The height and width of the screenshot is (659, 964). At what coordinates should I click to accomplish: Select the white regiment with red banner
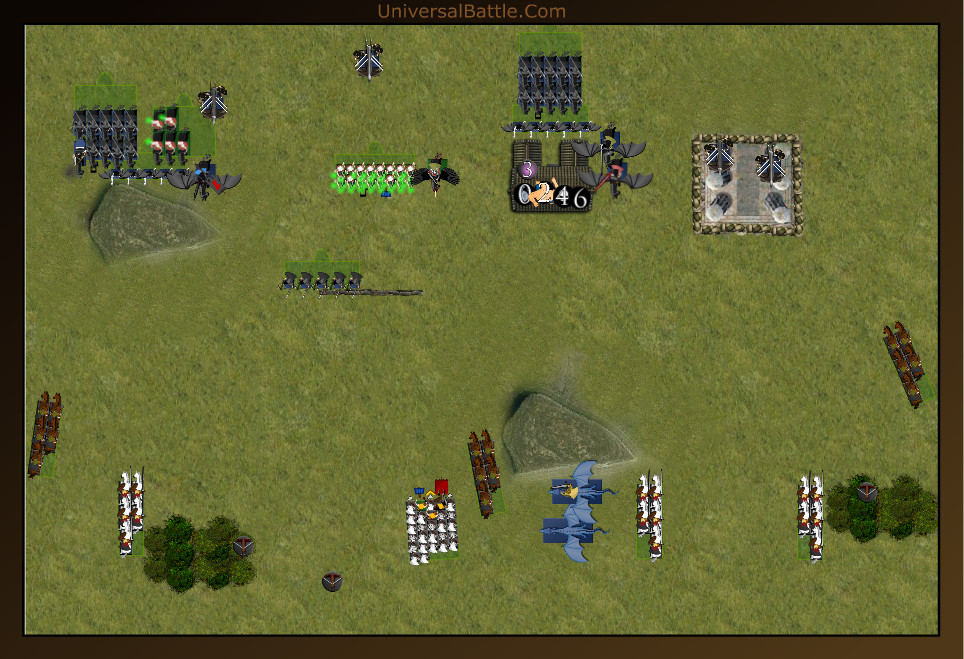(x=432, y=526)
